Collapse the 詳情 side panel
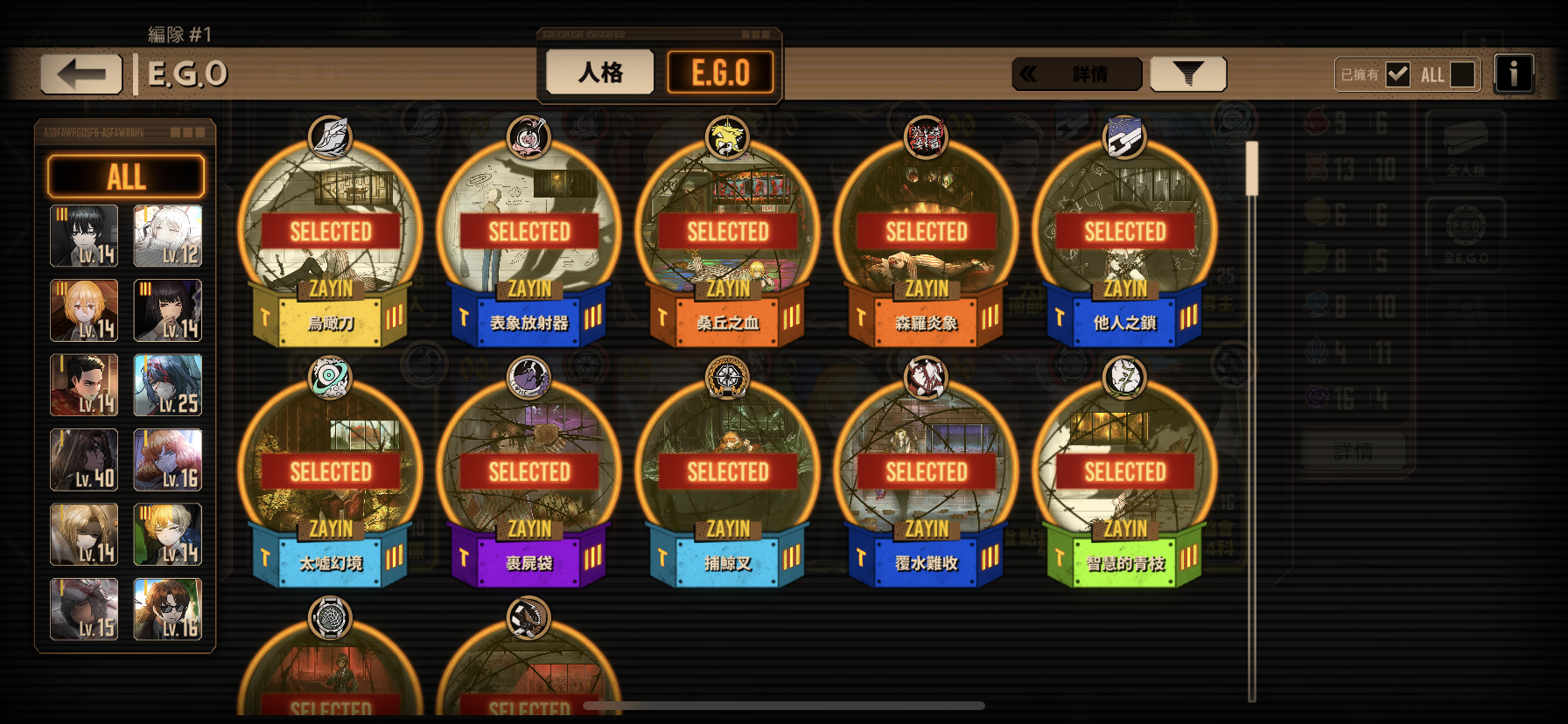1568x724 pixels. (x=1076, y=73)
